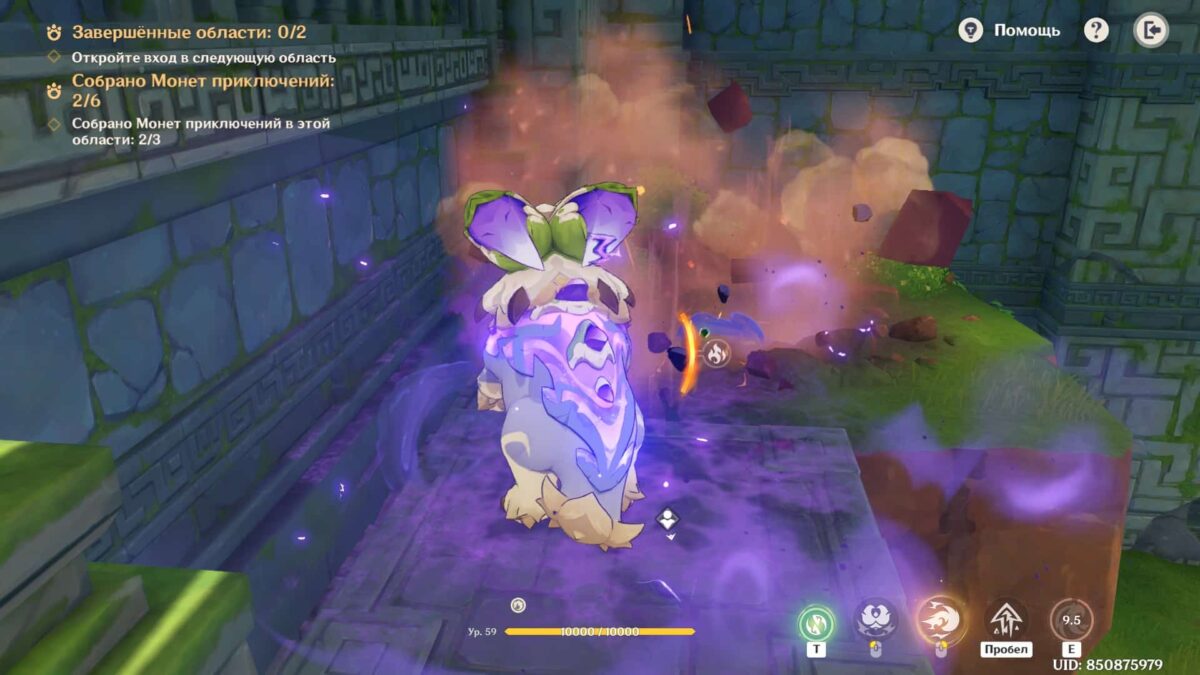Click the Adventure Coins collected objective

click(202, 91)
